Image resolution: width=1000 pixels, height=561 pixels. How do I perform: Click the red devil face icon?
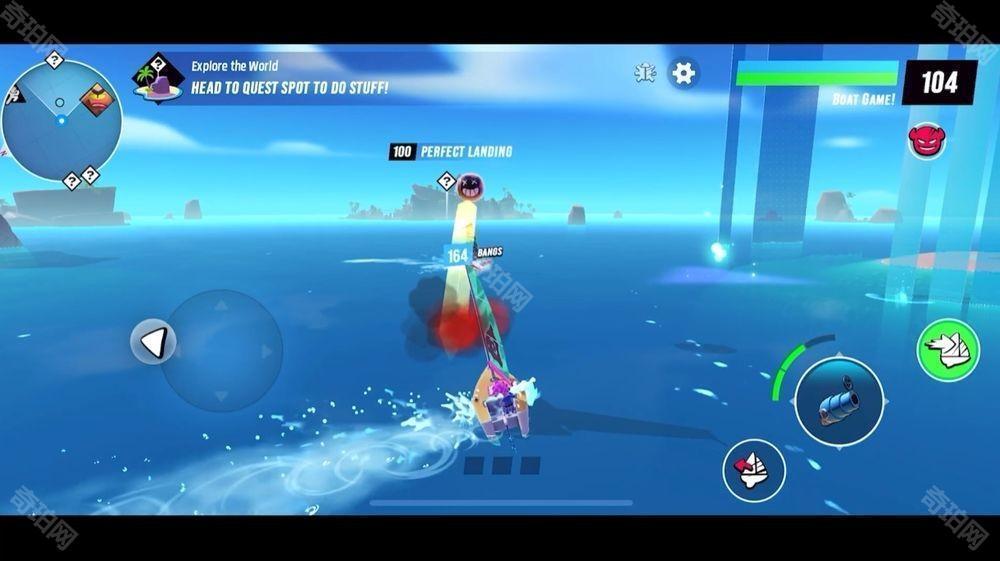coord(926,140)
